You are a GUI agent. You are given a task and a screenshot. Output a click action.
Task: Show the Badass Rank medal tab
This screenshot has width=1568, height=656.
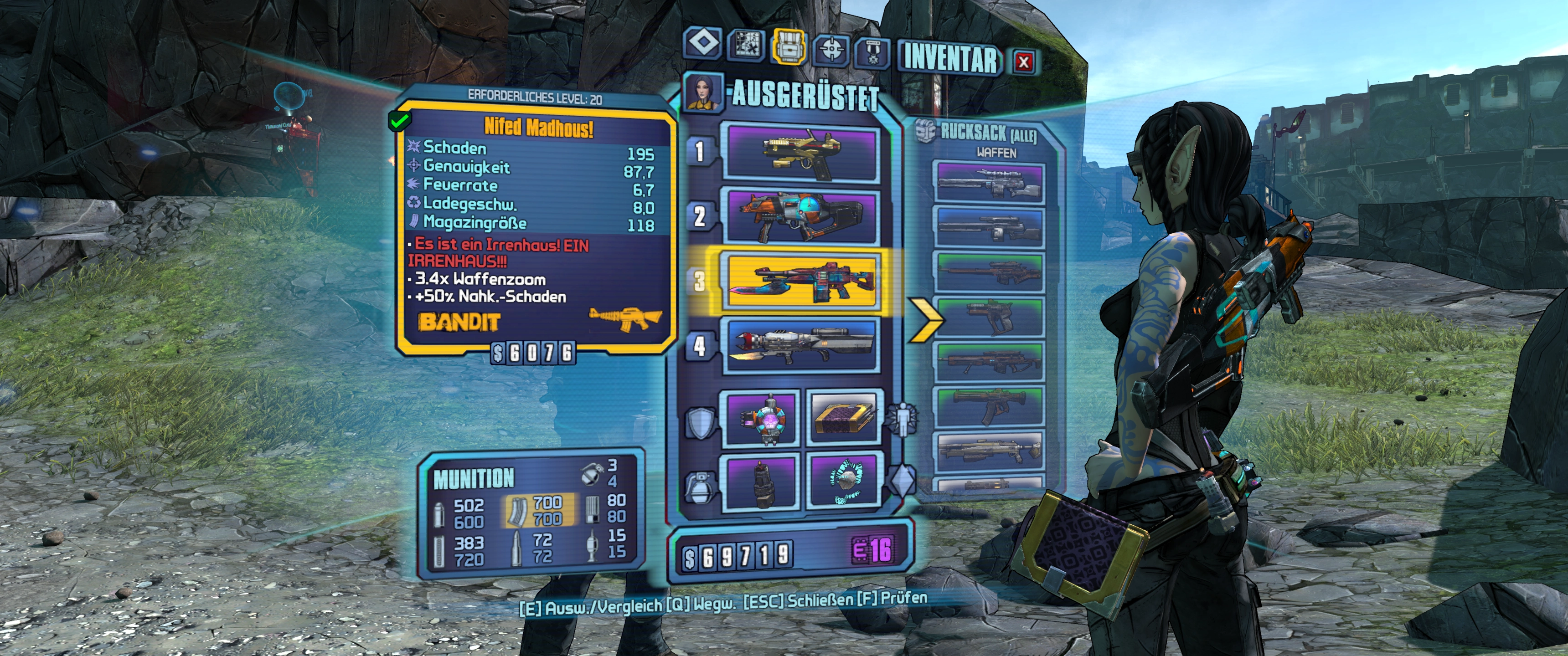click(873, 52)
